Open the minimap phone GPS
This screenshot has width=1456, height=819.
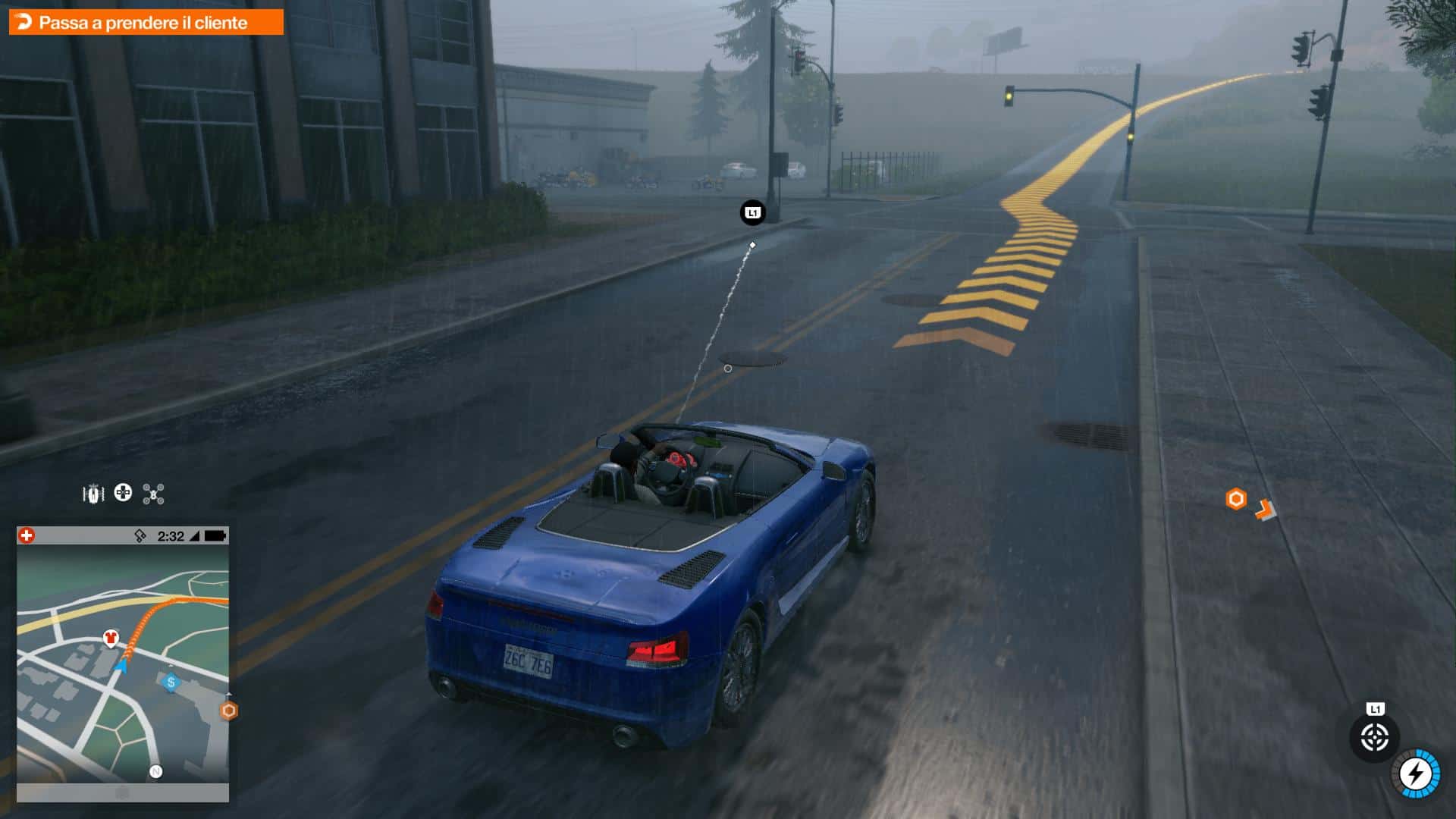(123, 664)
